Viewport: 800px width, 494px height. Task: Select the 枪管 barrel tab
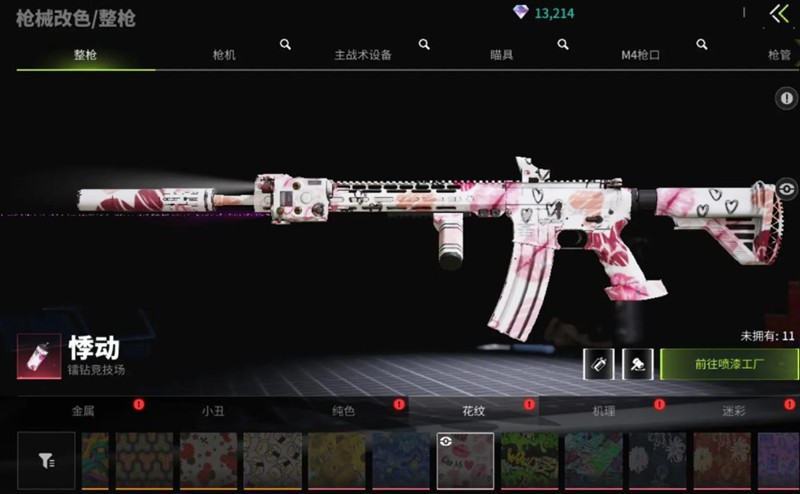point(779,55)
